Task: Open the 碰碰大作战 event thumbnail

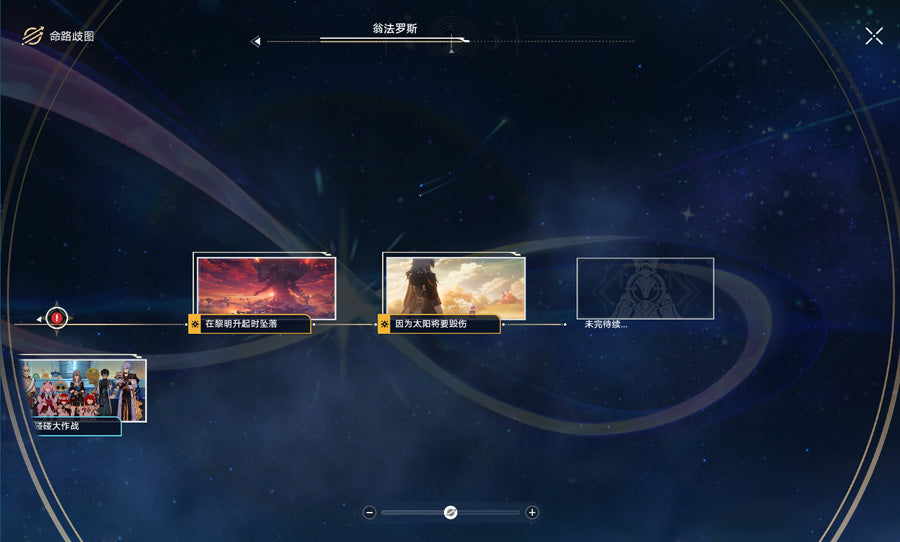Action: tap(84, 389)
